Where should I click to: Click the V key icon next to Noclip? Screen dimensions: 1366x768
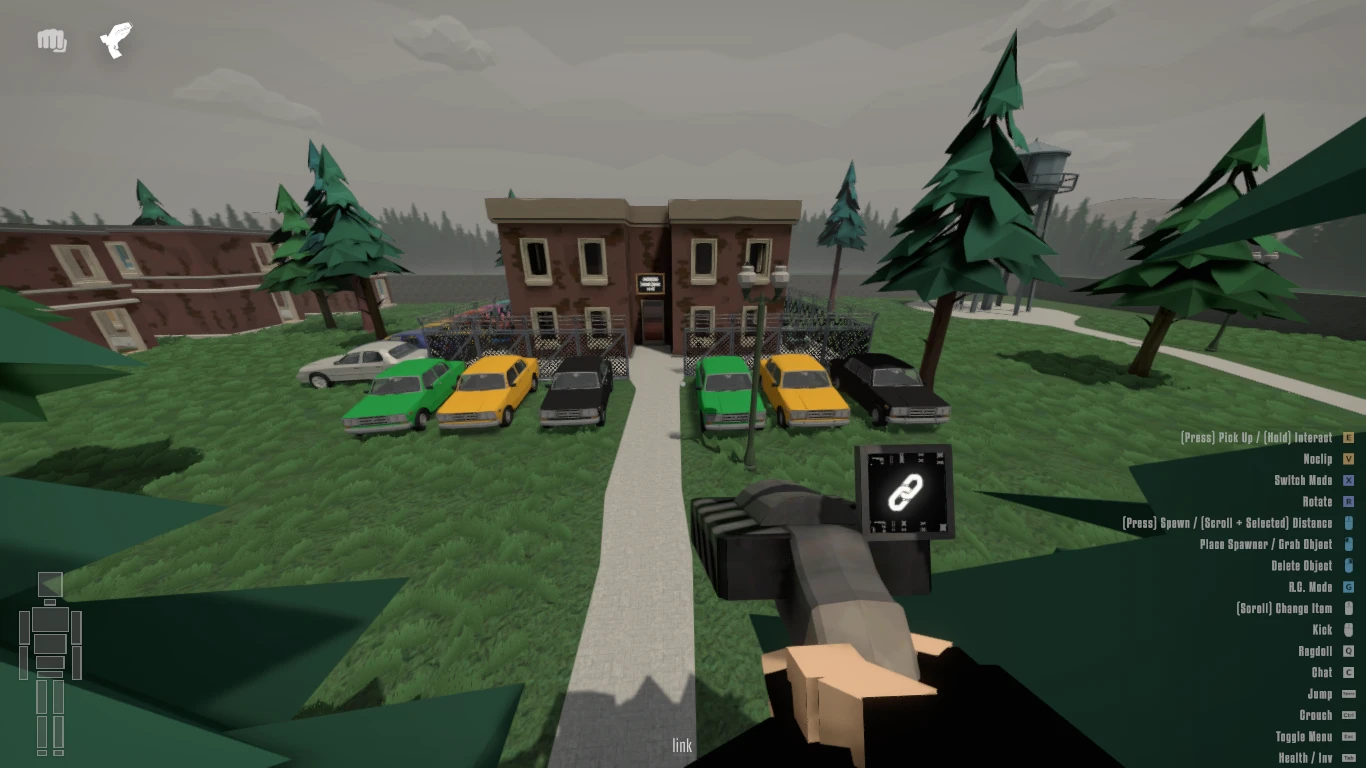[1350, 459]
